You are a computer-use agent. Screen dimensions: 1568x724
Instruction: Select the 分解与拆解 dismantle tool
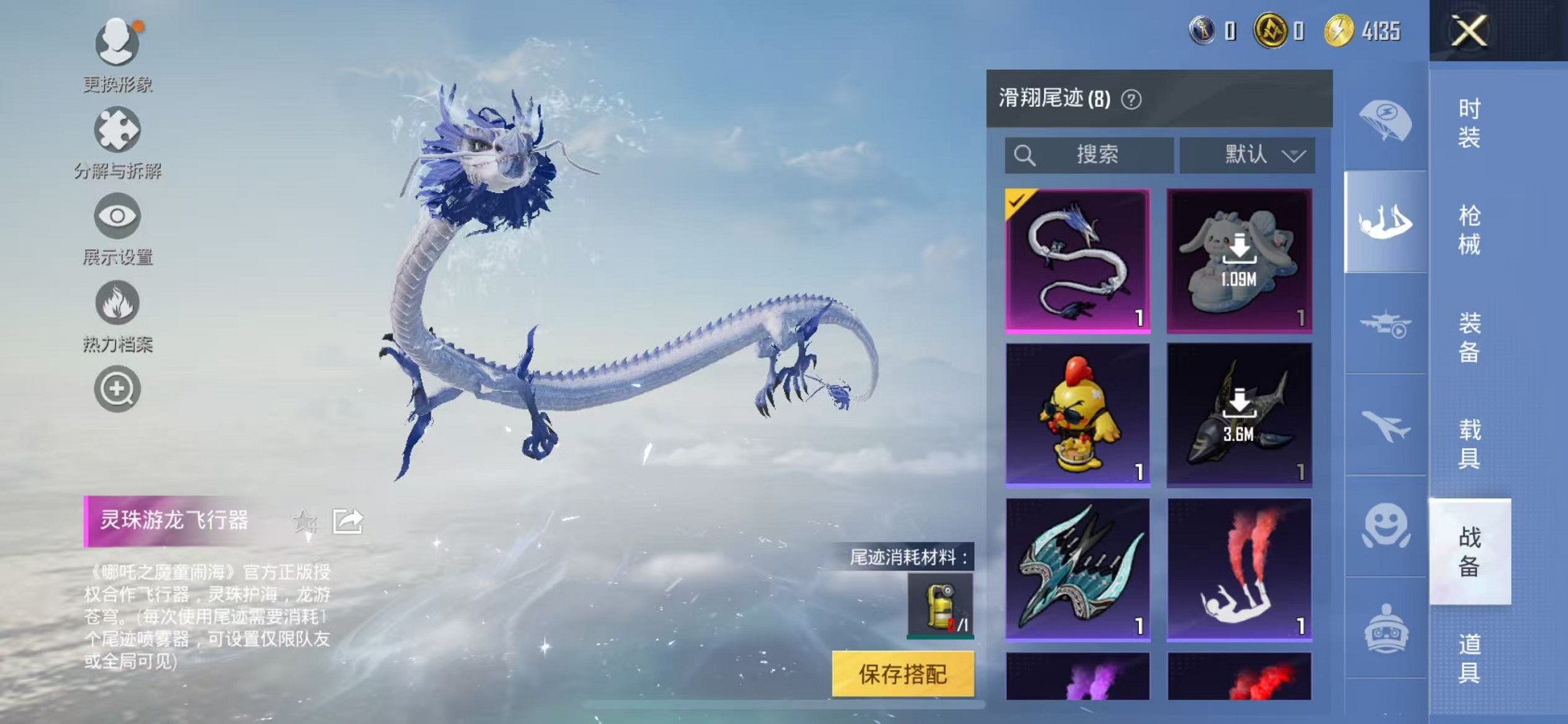[117, 127]
